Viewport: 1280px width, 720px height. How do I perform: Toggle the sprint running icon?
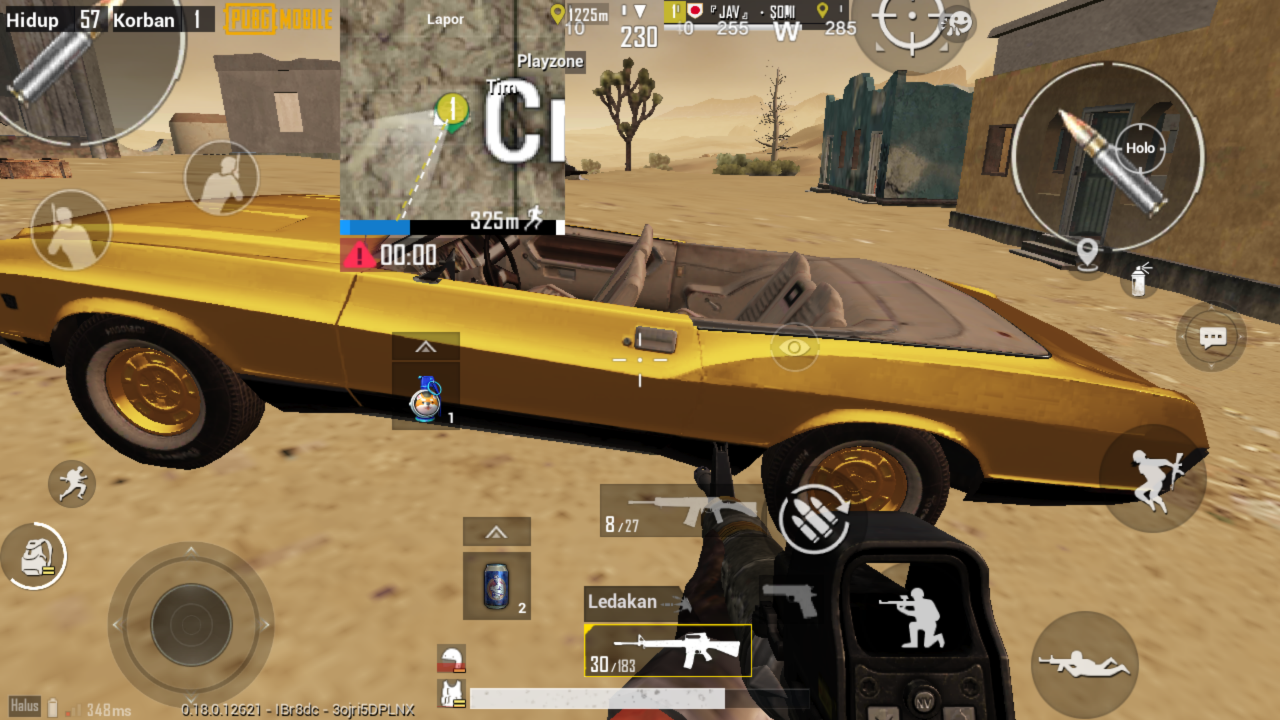click(72, 484)
